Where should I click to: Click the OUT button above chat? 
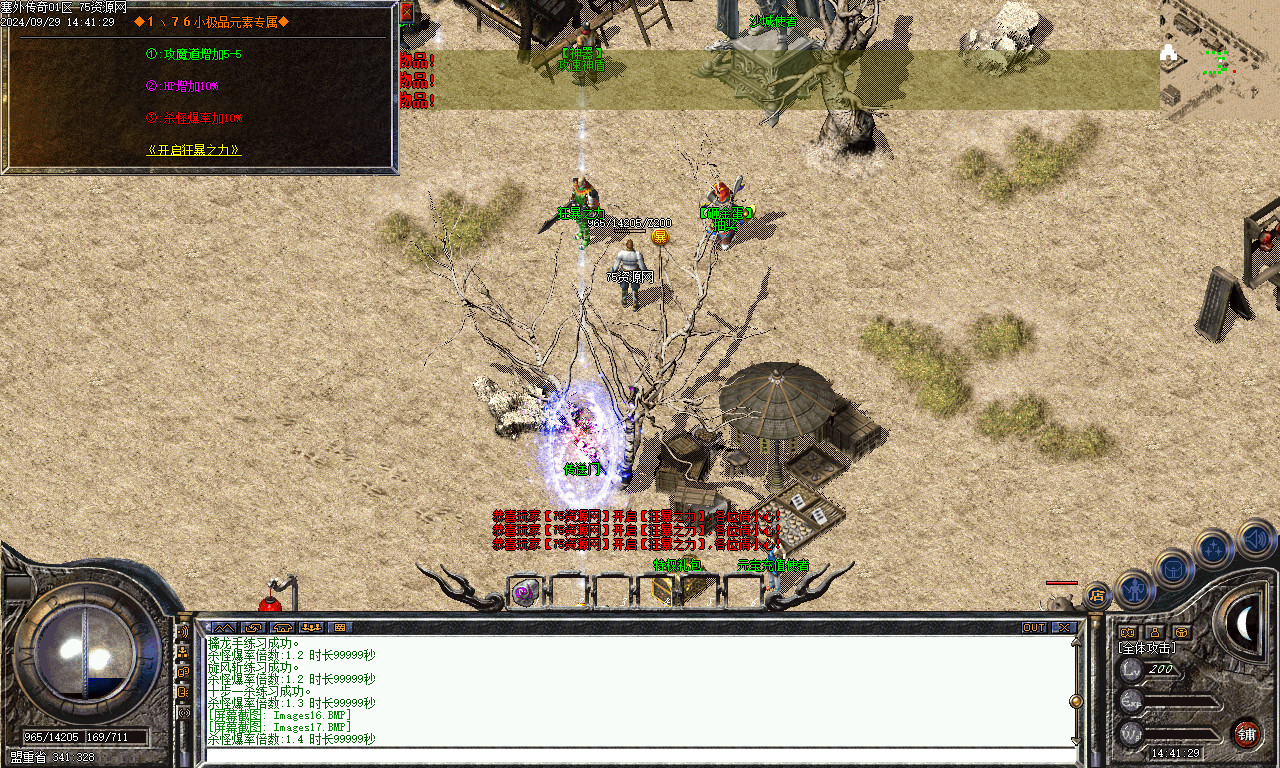(1034, 627)
